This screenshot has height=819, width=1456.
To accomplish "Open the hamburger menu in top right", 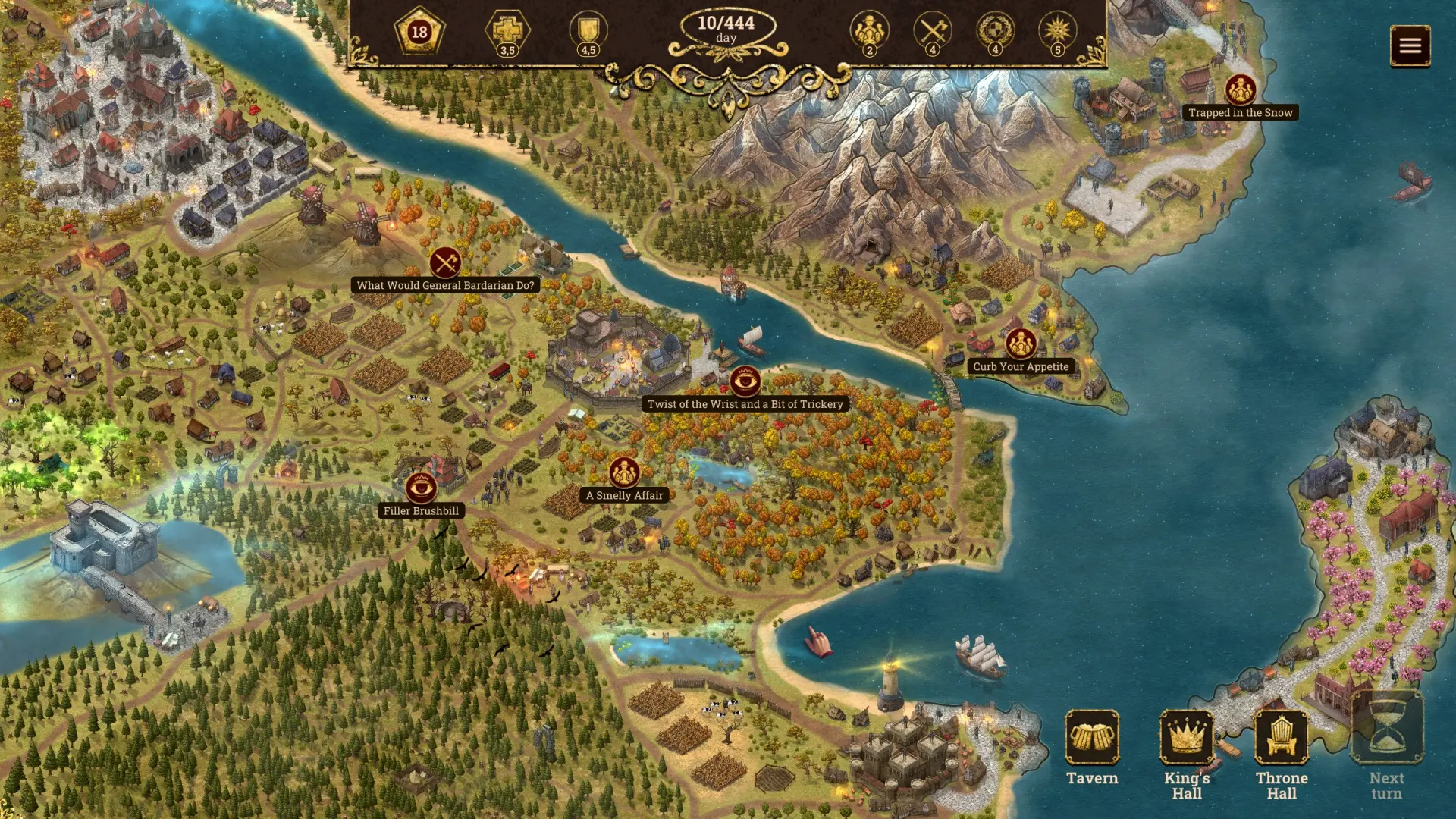I will 1410,45.
